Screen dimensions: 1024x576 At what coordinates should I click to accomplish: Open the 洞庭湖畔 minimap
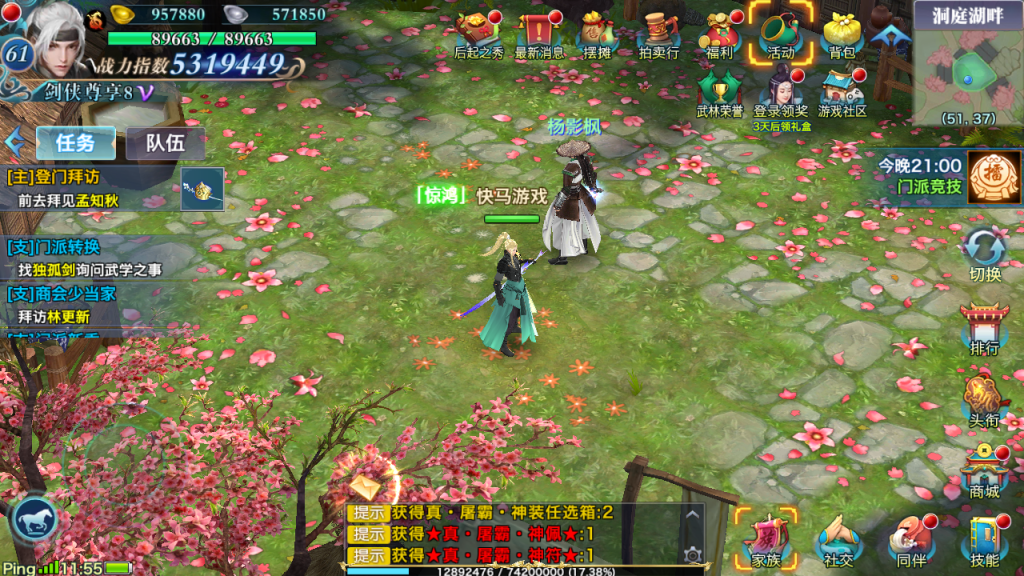968,65
